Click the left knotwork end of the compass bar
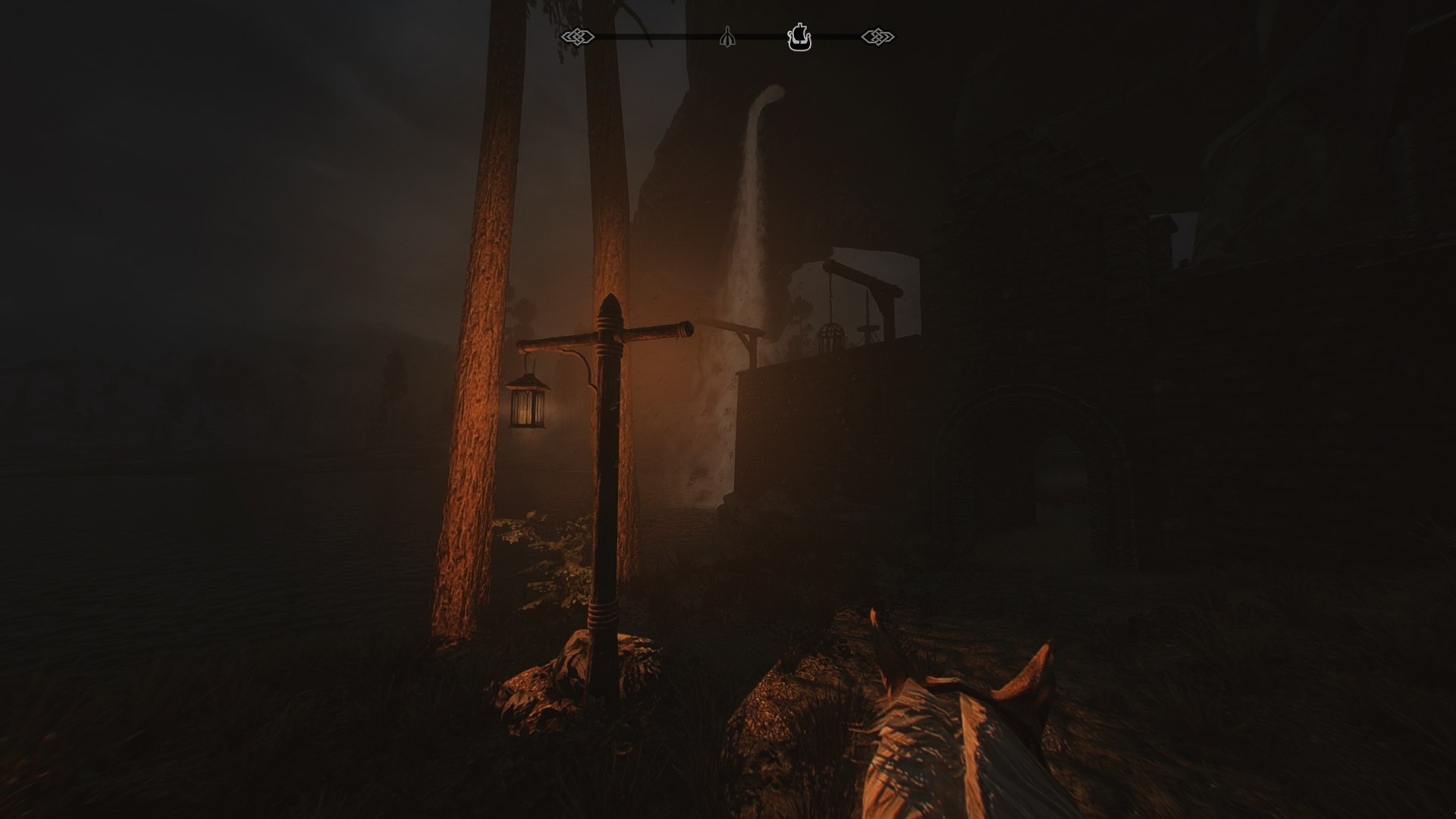The height and width of the screenshot is (819, 1456). point(578,35)
